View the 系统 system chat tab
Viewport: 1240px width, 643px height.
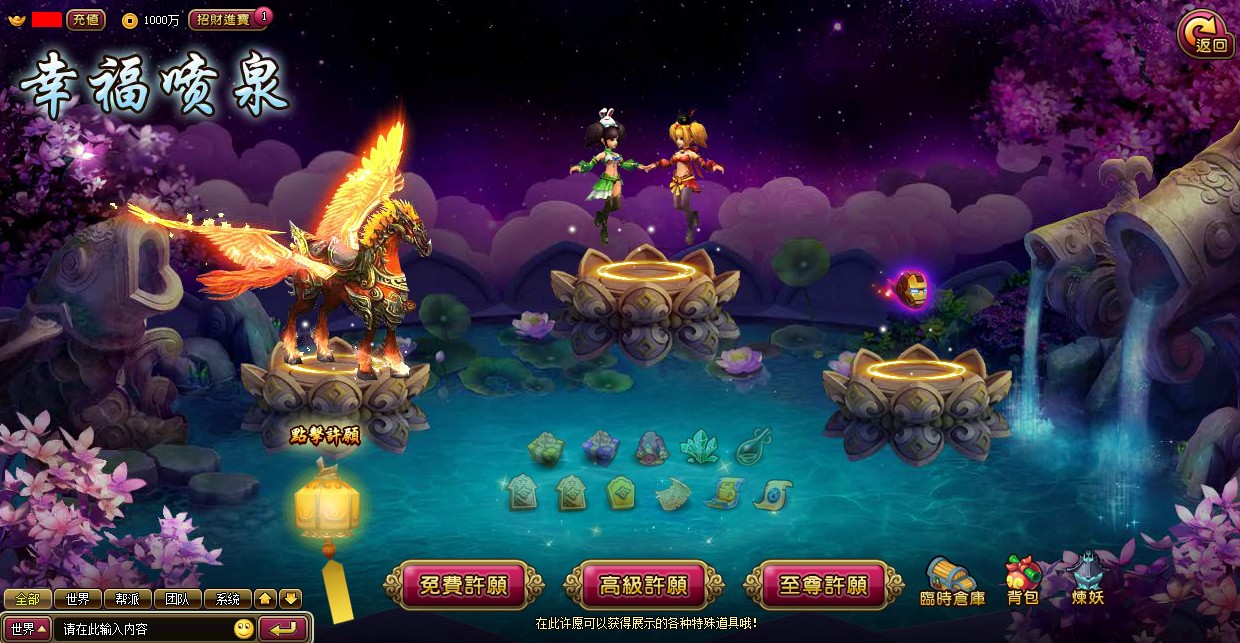point(228,599)
